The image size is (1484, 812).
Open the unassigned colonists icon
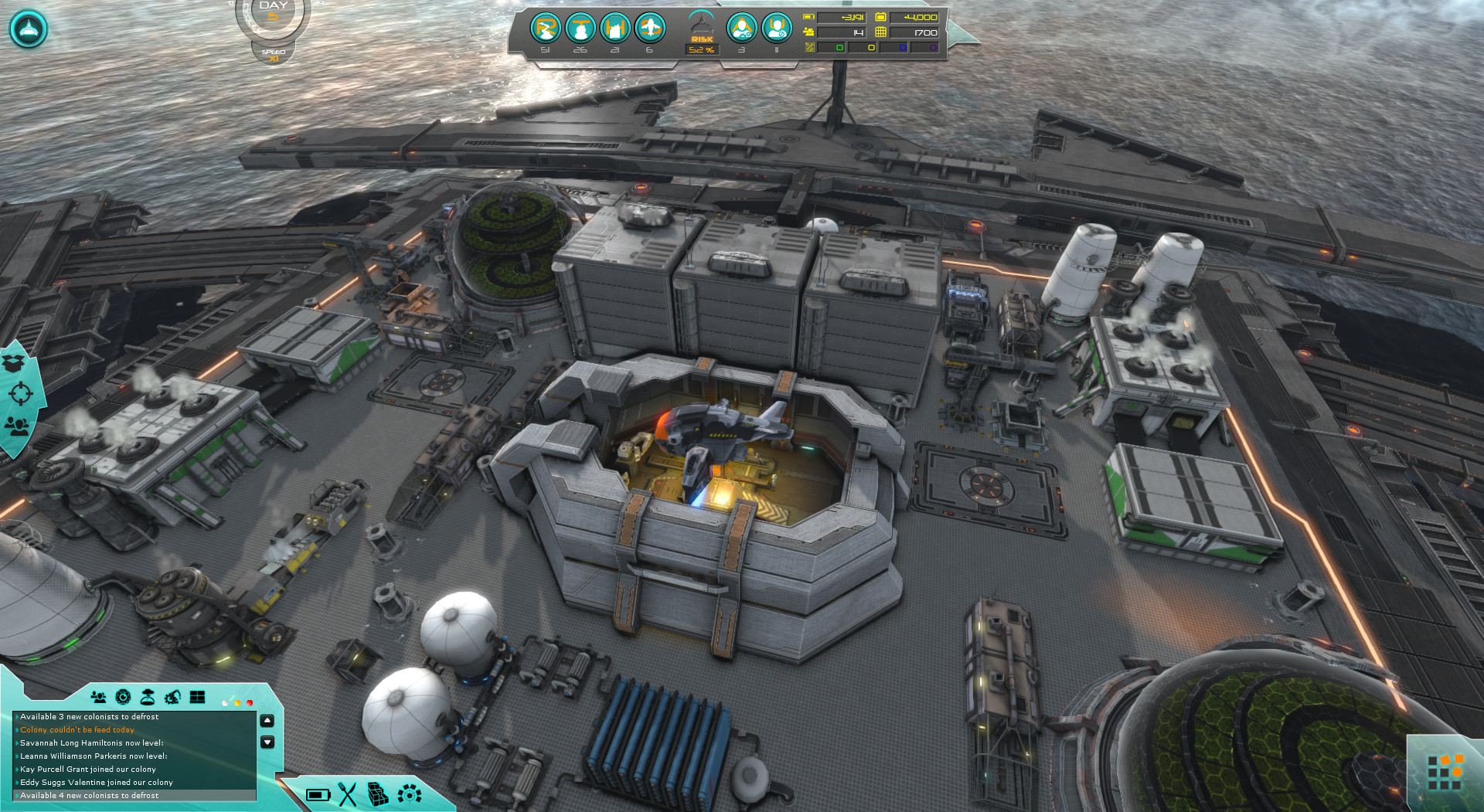point(777,29)
